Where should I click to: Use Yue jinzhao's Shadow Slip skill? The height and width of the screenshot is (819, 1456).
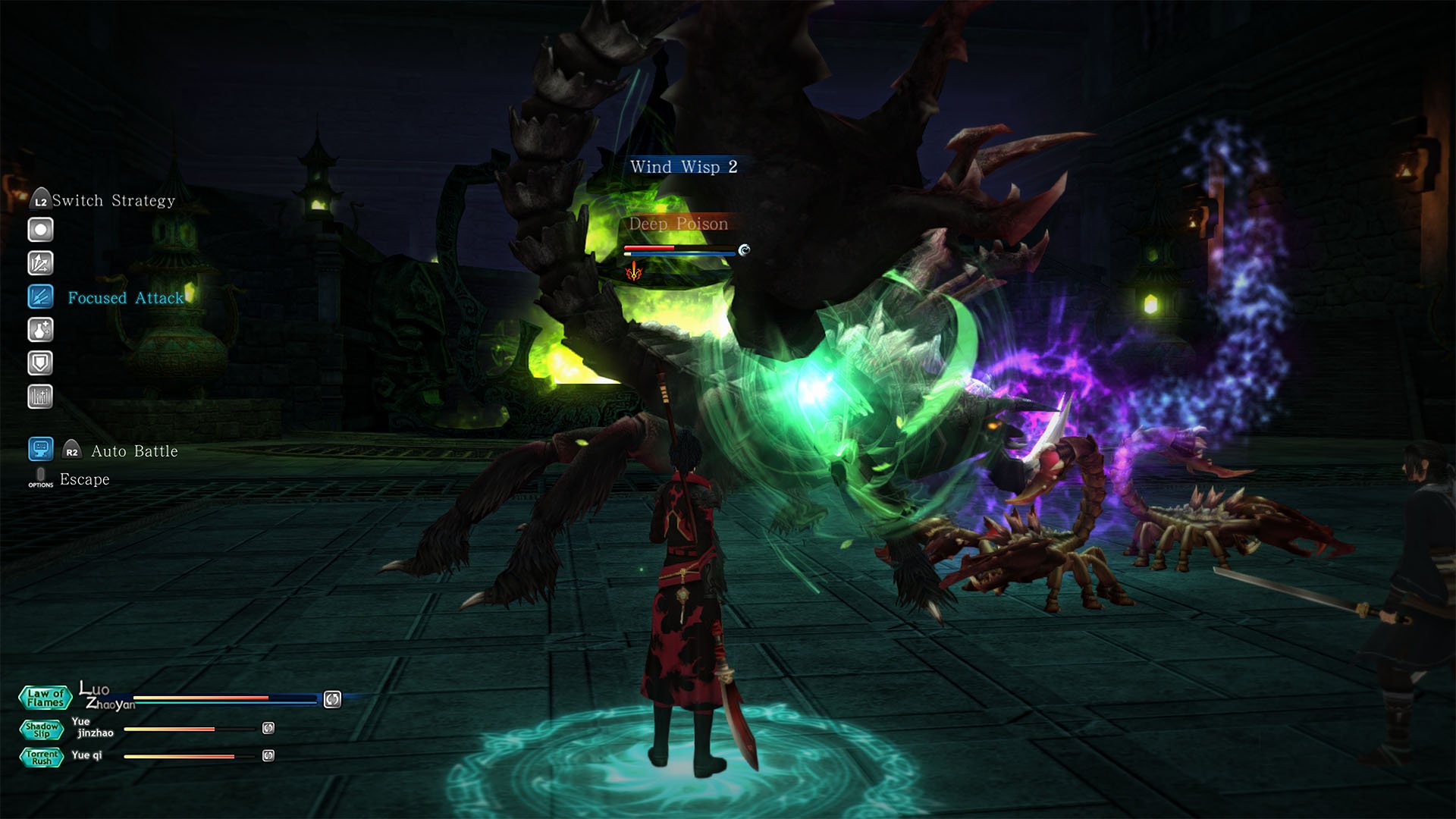click(42, 730)
